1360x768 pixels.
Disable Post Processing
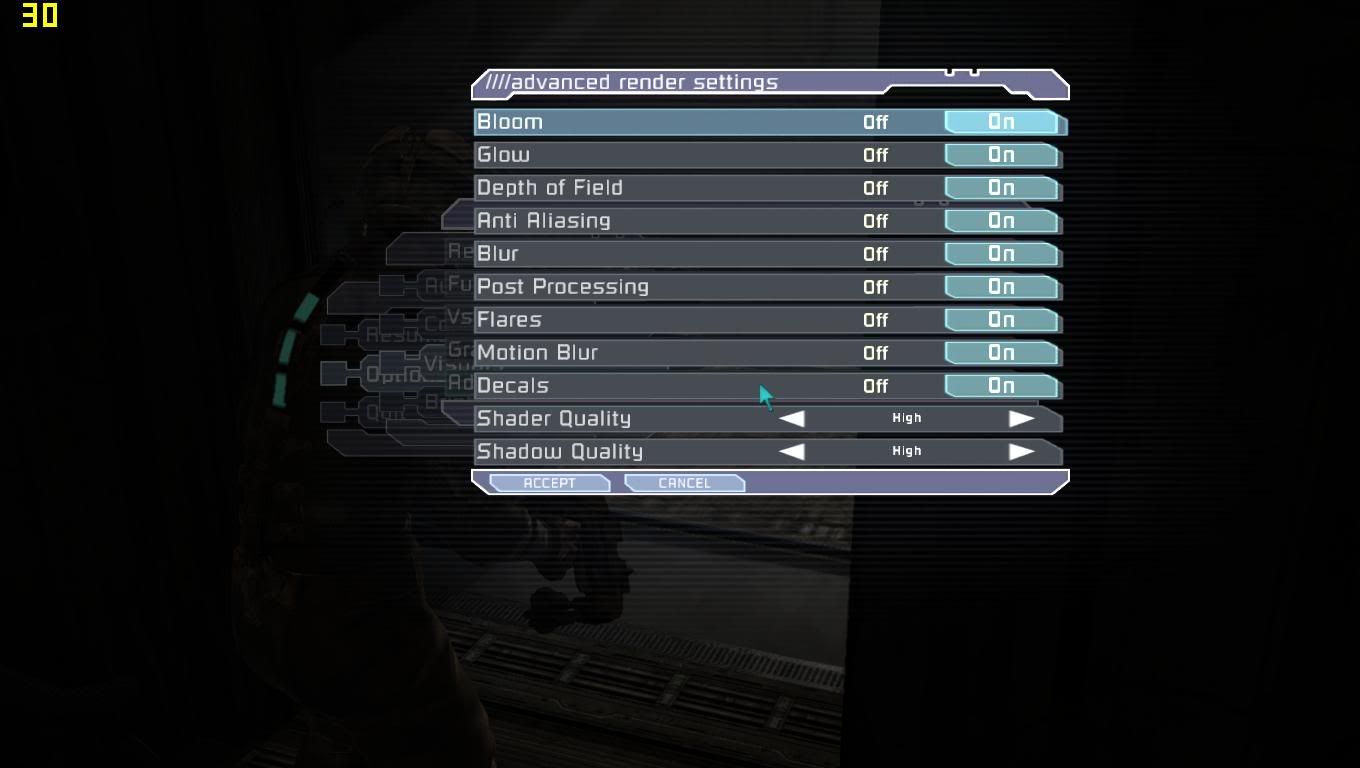click(x=875, y=286)
